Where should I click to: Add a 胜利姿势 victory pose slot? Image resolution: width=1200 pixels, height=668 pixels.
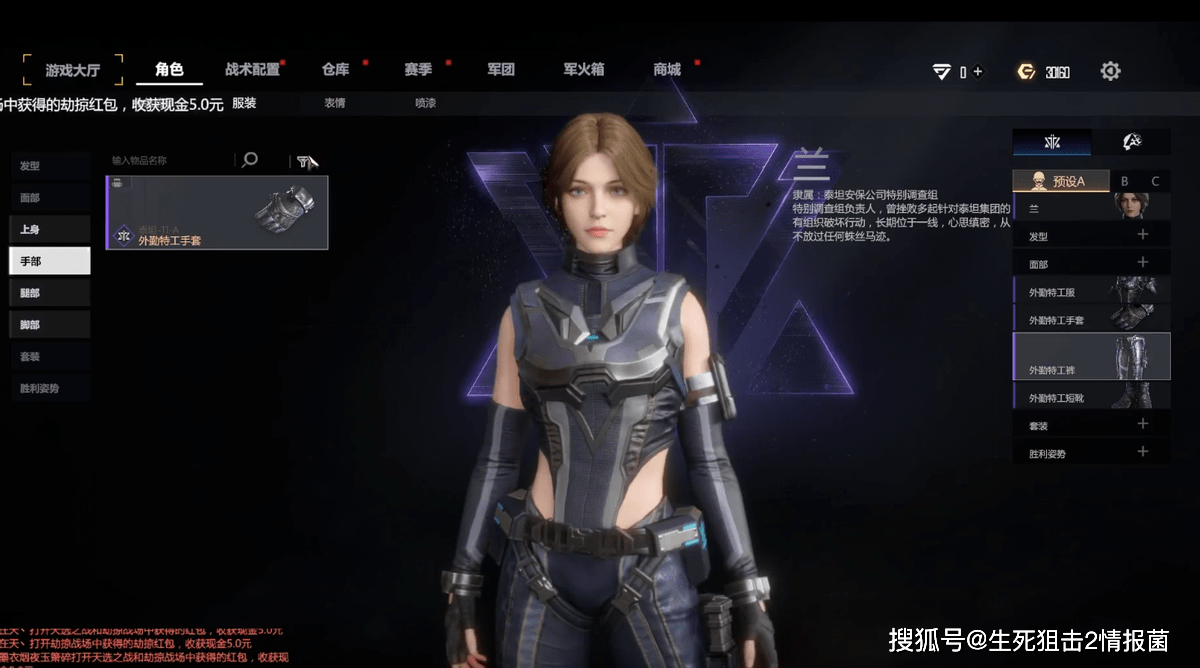pyautogui.click(x=1143, y=452)
